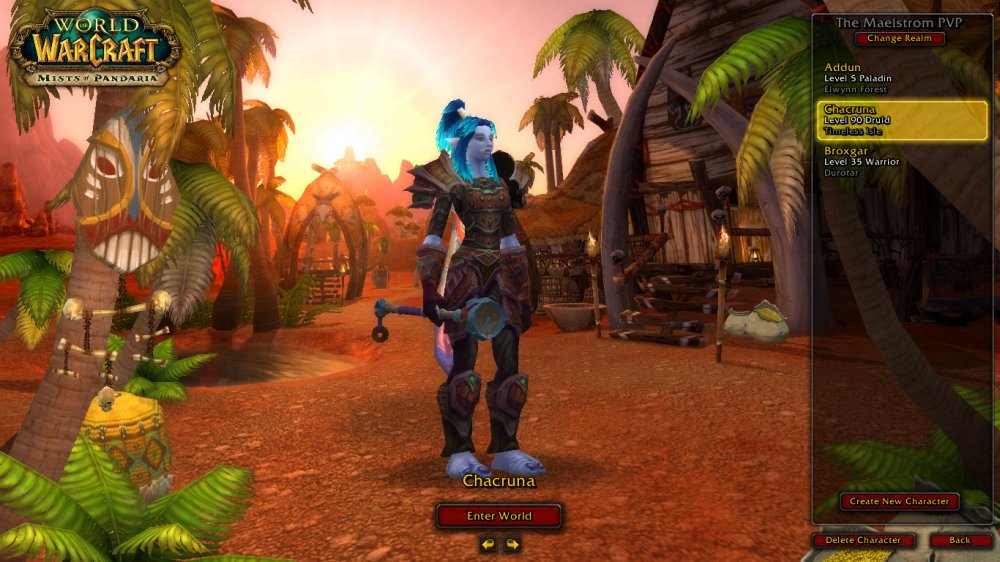Screen dimensions: 1000x562
Task: Go back from character select
Action: (960, 540)
